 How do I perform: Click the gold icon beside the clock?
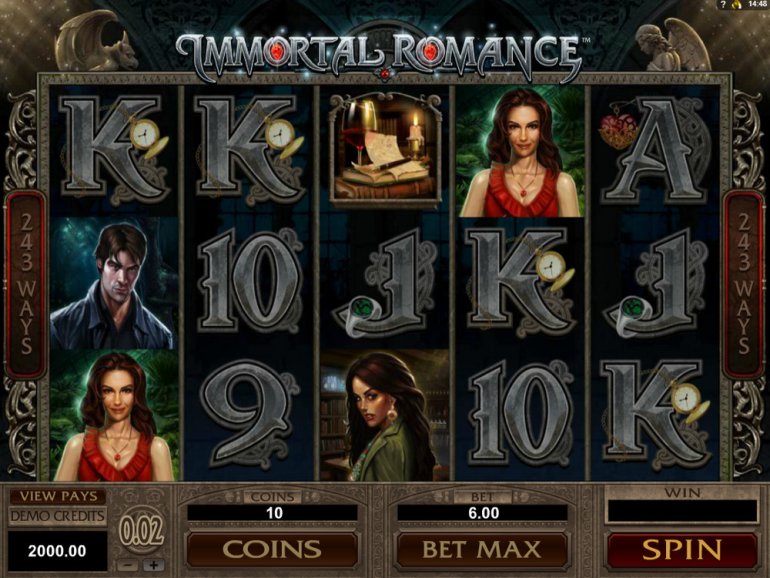click(x=736, y=5)
